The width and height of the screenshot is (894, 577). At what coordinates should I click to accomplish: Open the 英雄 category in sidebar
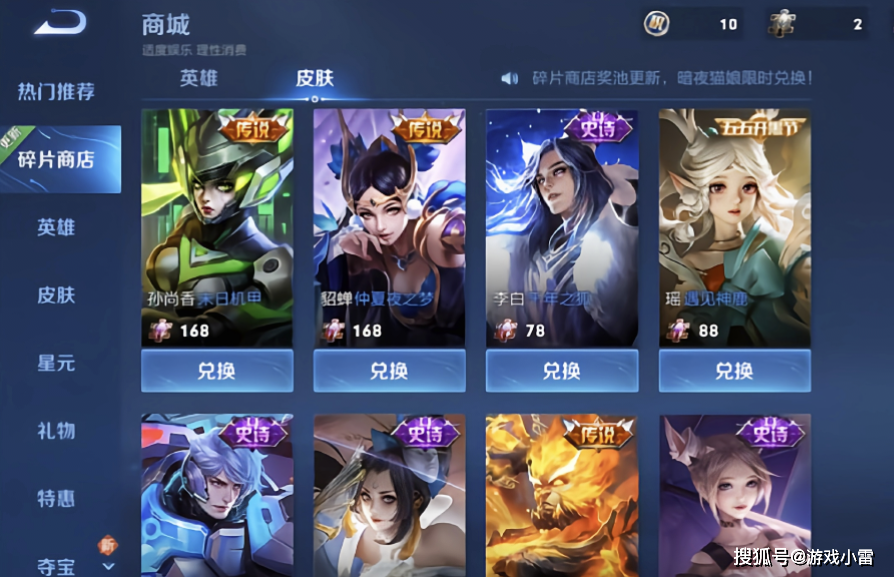click(x=57, y=227)
